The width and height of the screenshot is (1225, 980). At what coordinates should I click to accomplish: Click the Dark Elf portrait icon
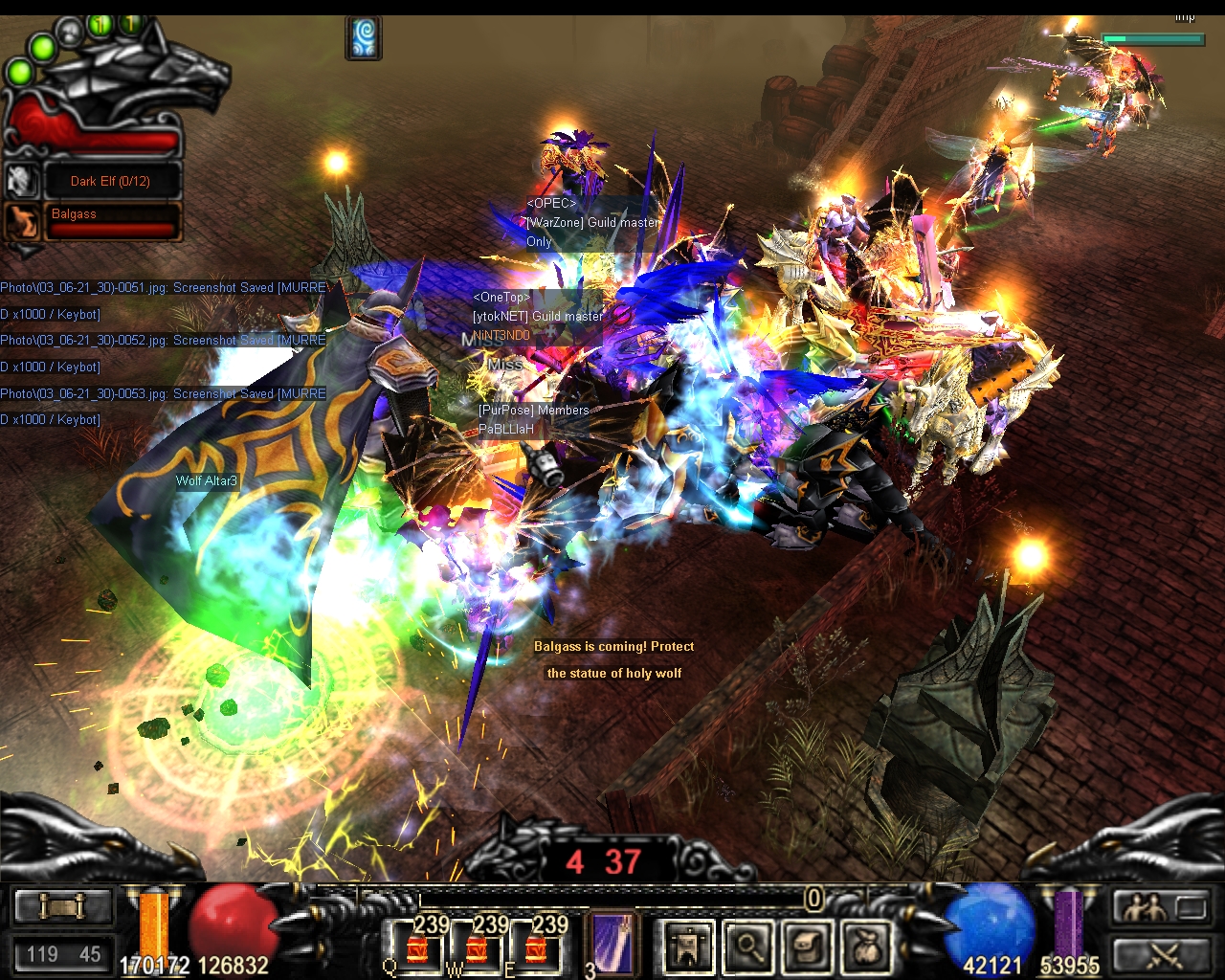tap(21, 181)
